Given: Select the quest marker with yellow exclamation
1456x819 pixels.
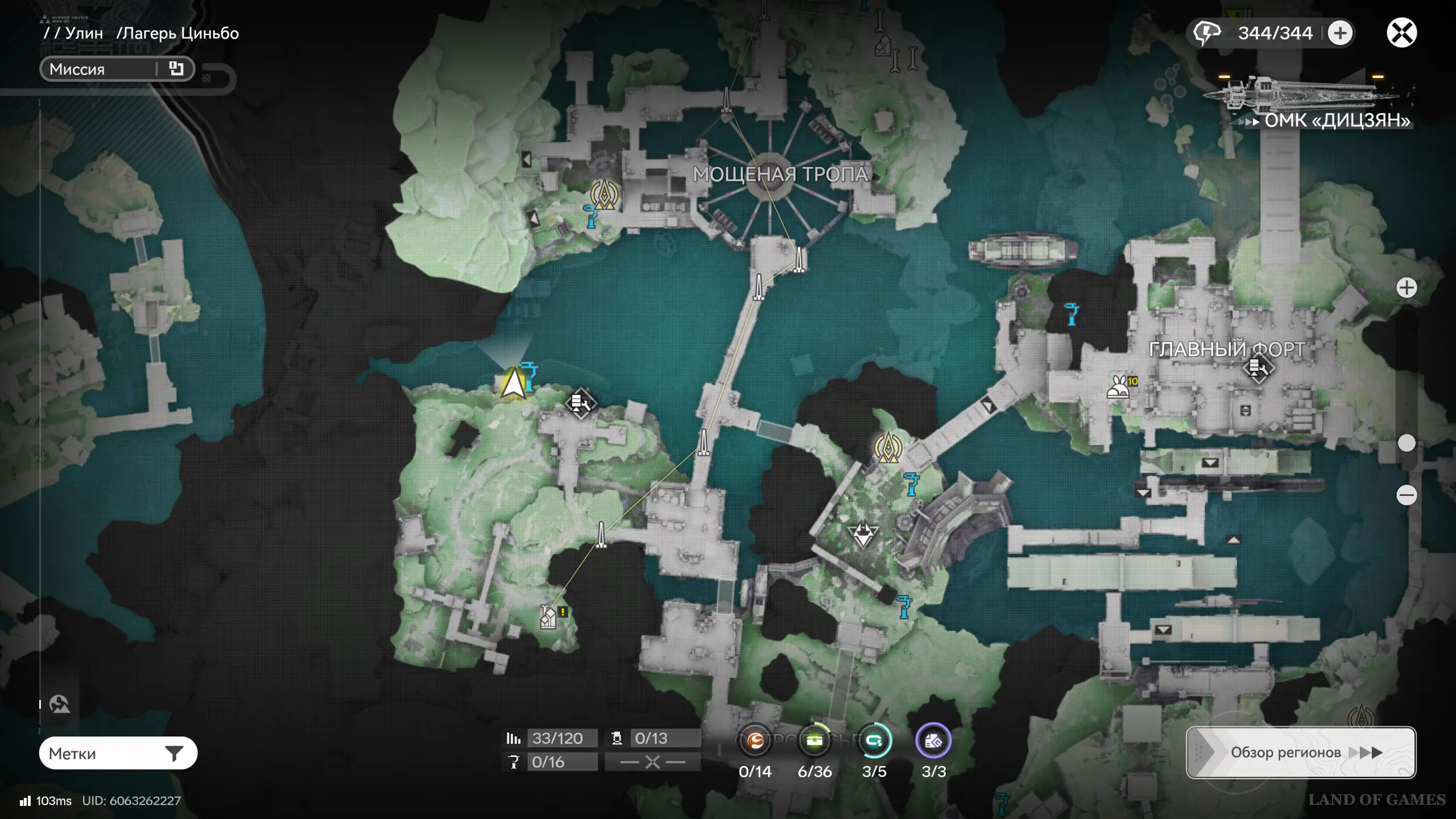Looking at the screenshot, I should click(549, 617).
